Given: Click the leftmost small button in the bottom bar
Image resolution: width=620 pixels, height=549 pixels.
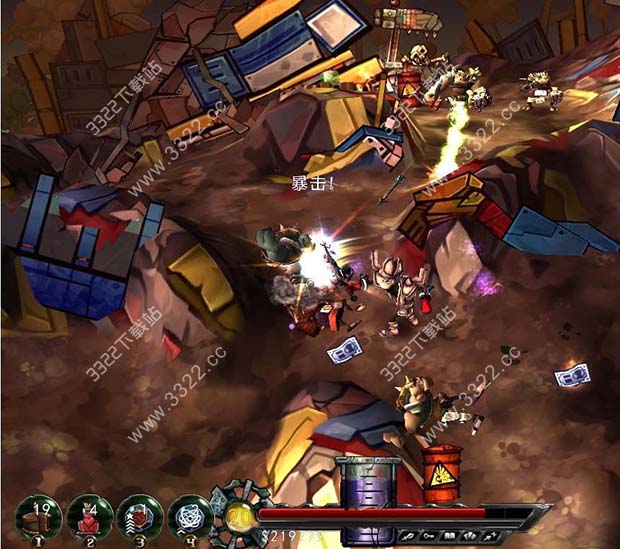Looking at the screenshot, I should tap(408, 536).
